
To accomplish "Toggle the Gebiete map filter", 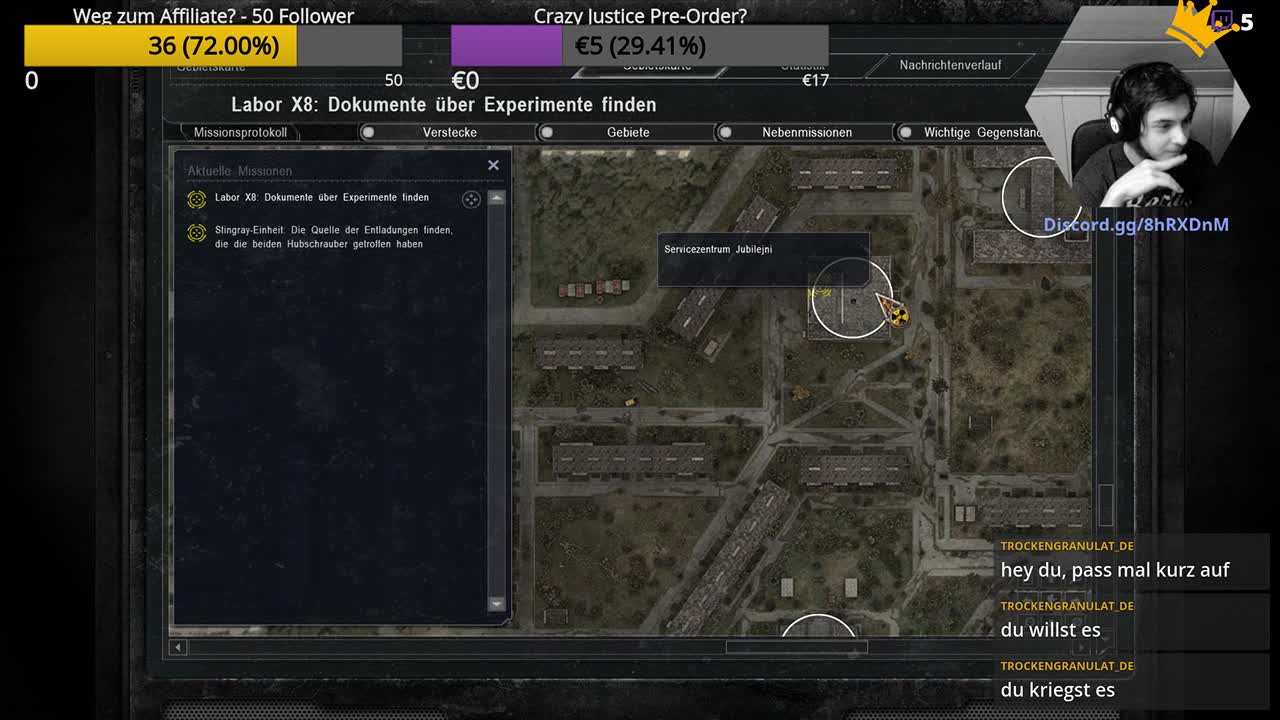I will tap(627, 132).
